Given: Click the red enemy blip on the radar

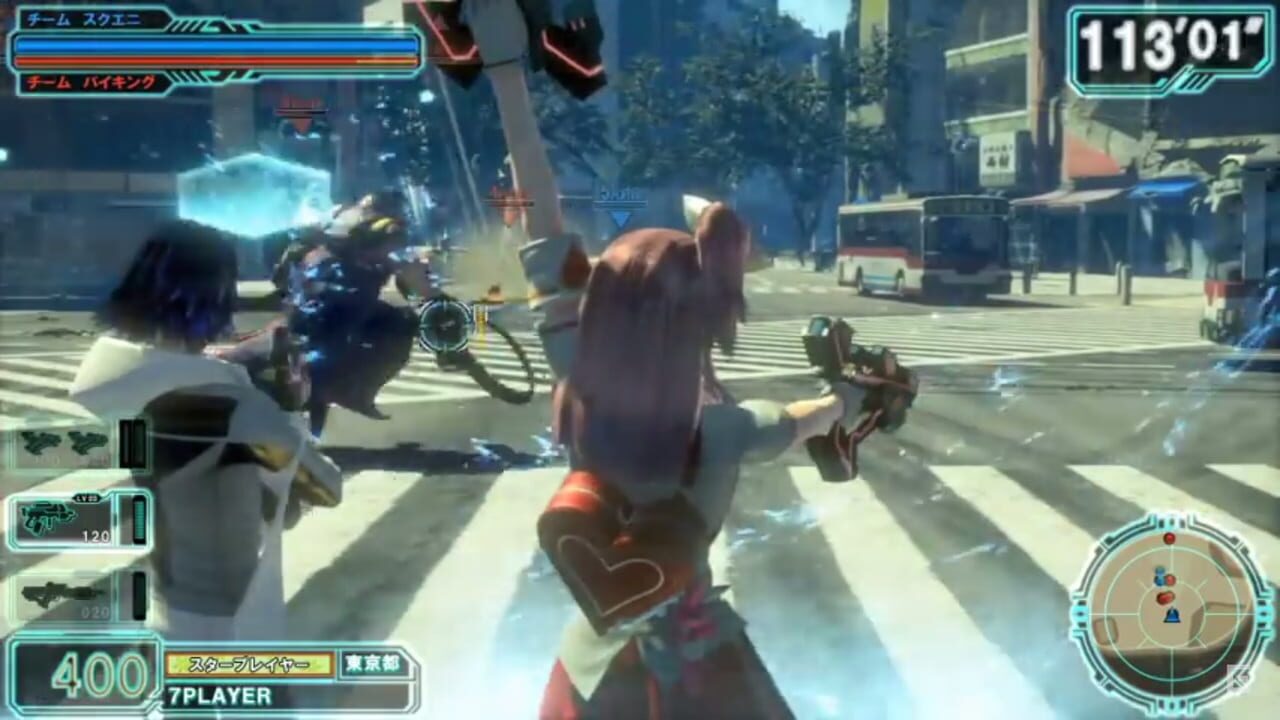Looking at the screenshot, I should tap(1170, 539).
